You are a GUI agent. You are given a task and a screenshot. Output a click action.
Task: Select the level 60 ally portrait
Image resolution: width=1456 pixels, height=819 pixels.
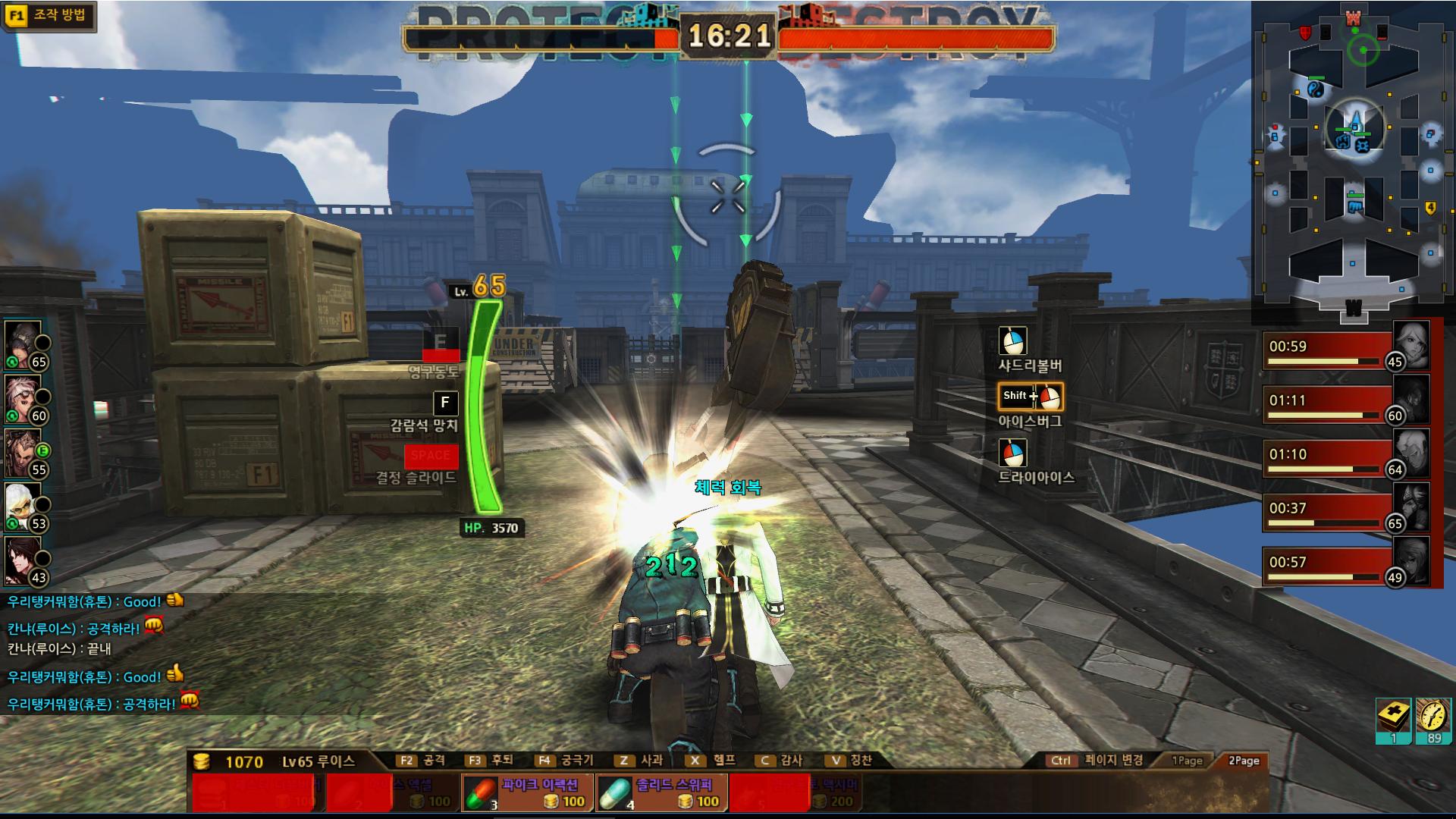tap(23, 397)
